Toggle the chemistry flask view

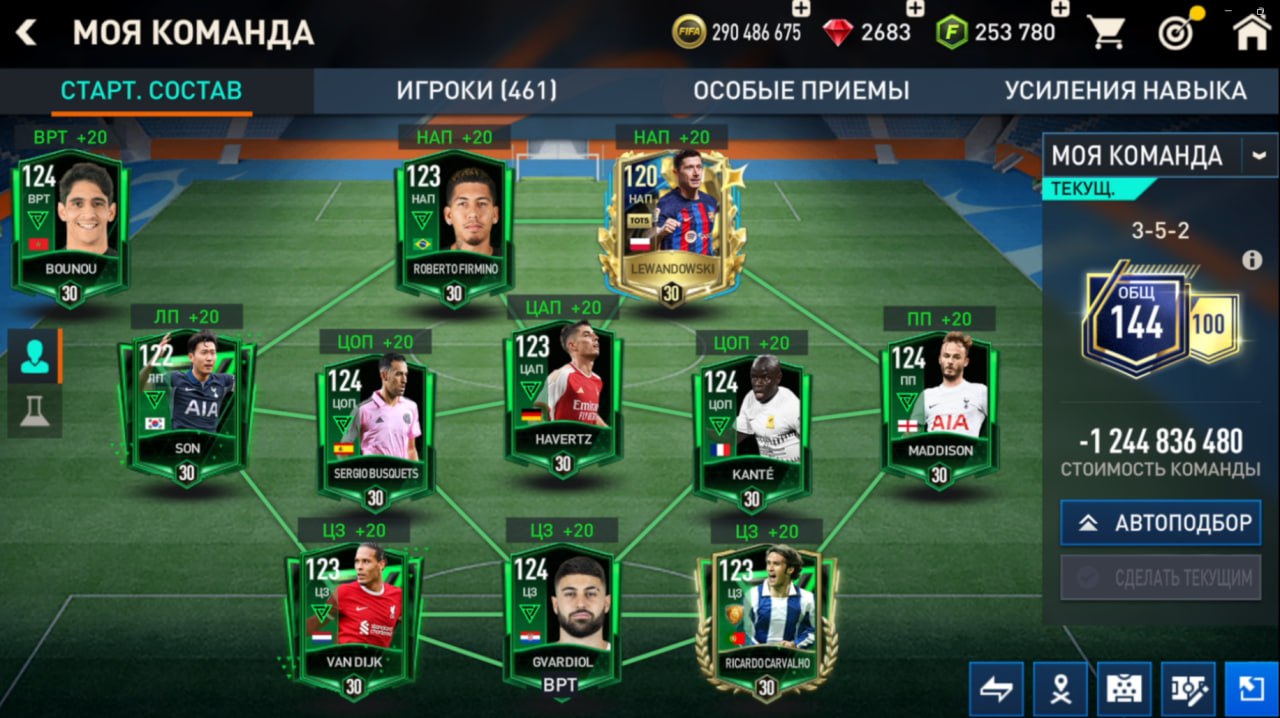click(34, 412)
